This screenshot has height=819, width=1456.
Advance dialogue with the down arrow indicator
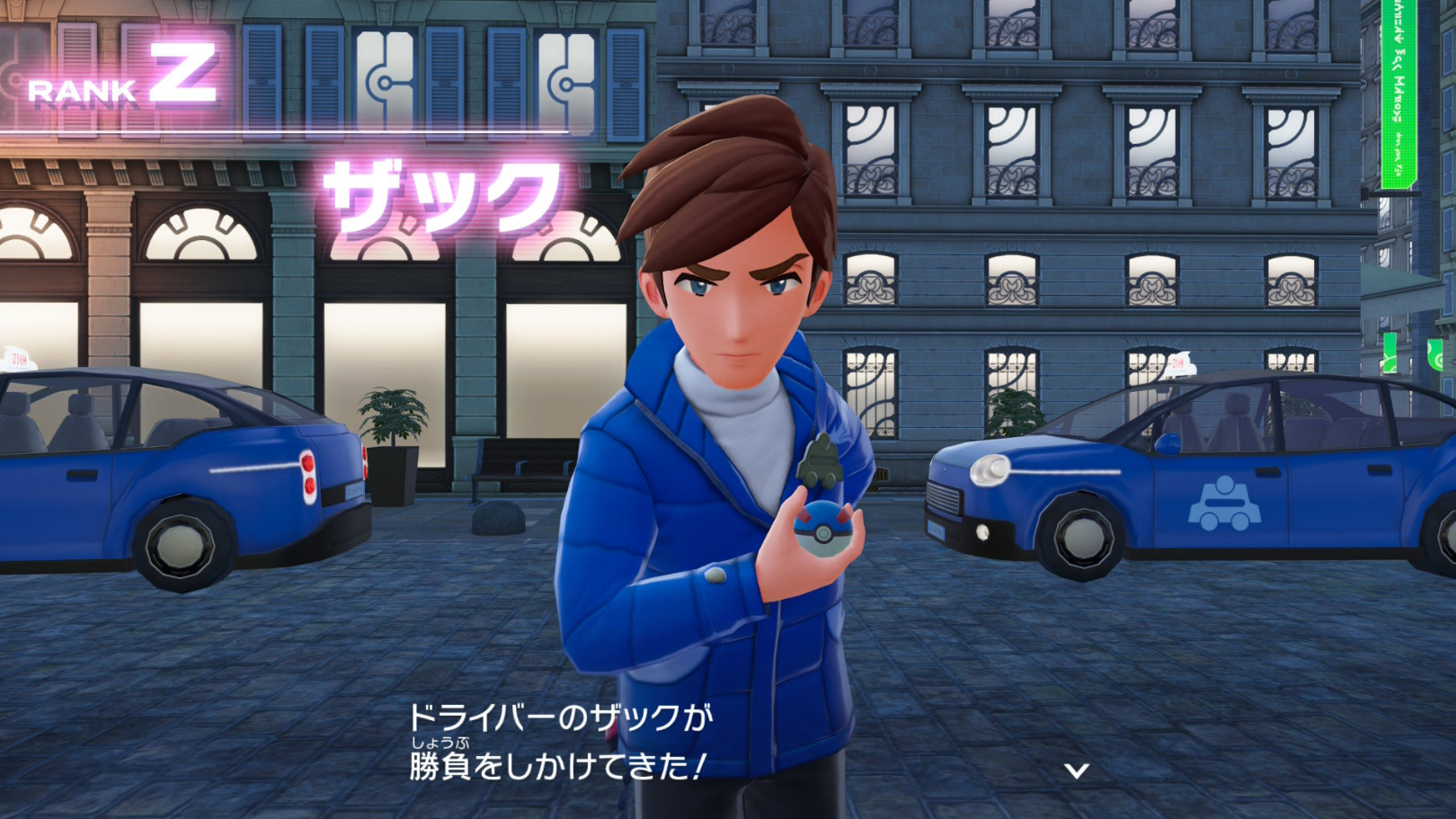(x=1076, y=770)
